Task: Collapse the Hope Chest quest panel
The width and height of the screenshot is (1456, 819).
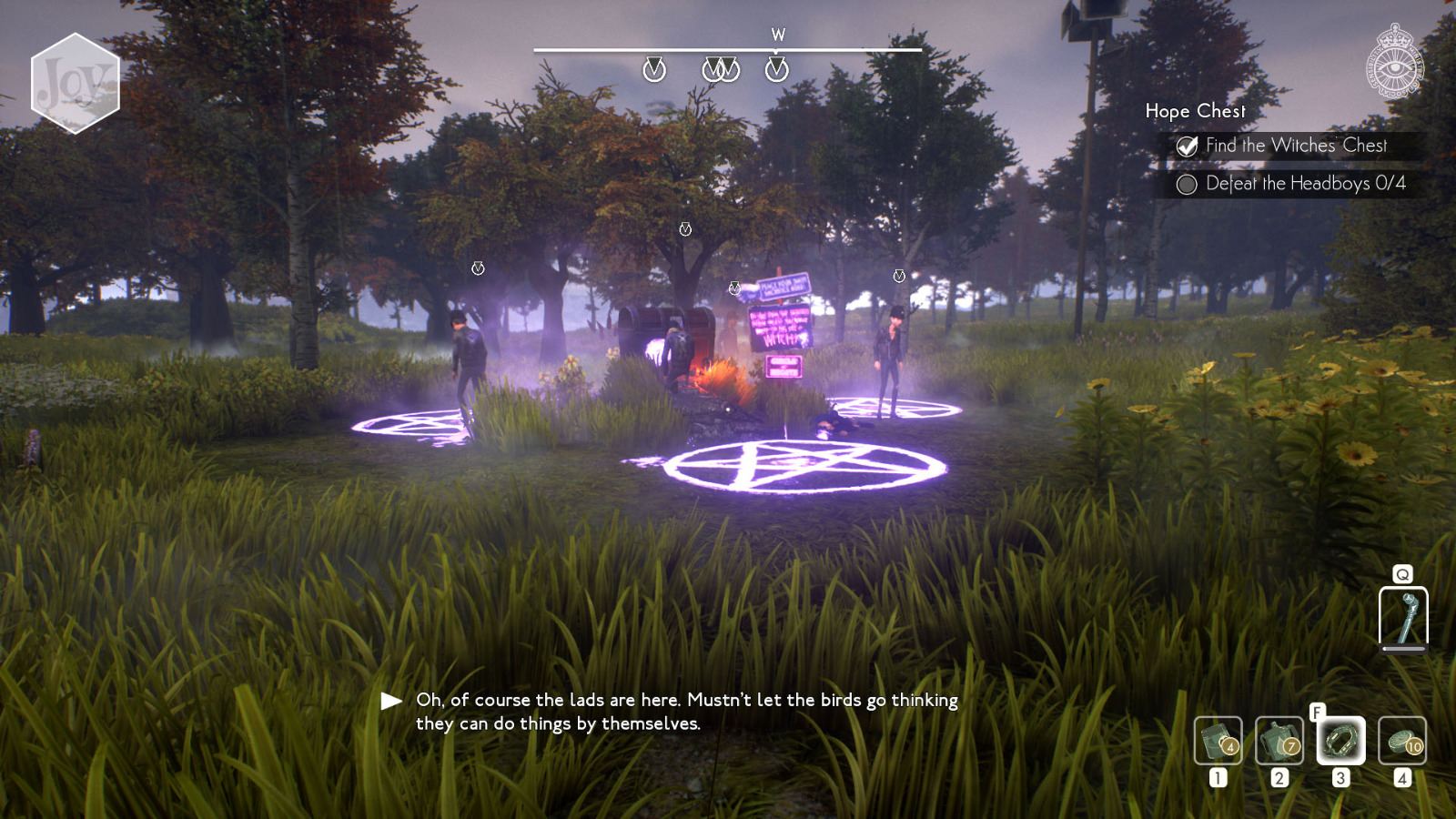Action: [1195, 112]
